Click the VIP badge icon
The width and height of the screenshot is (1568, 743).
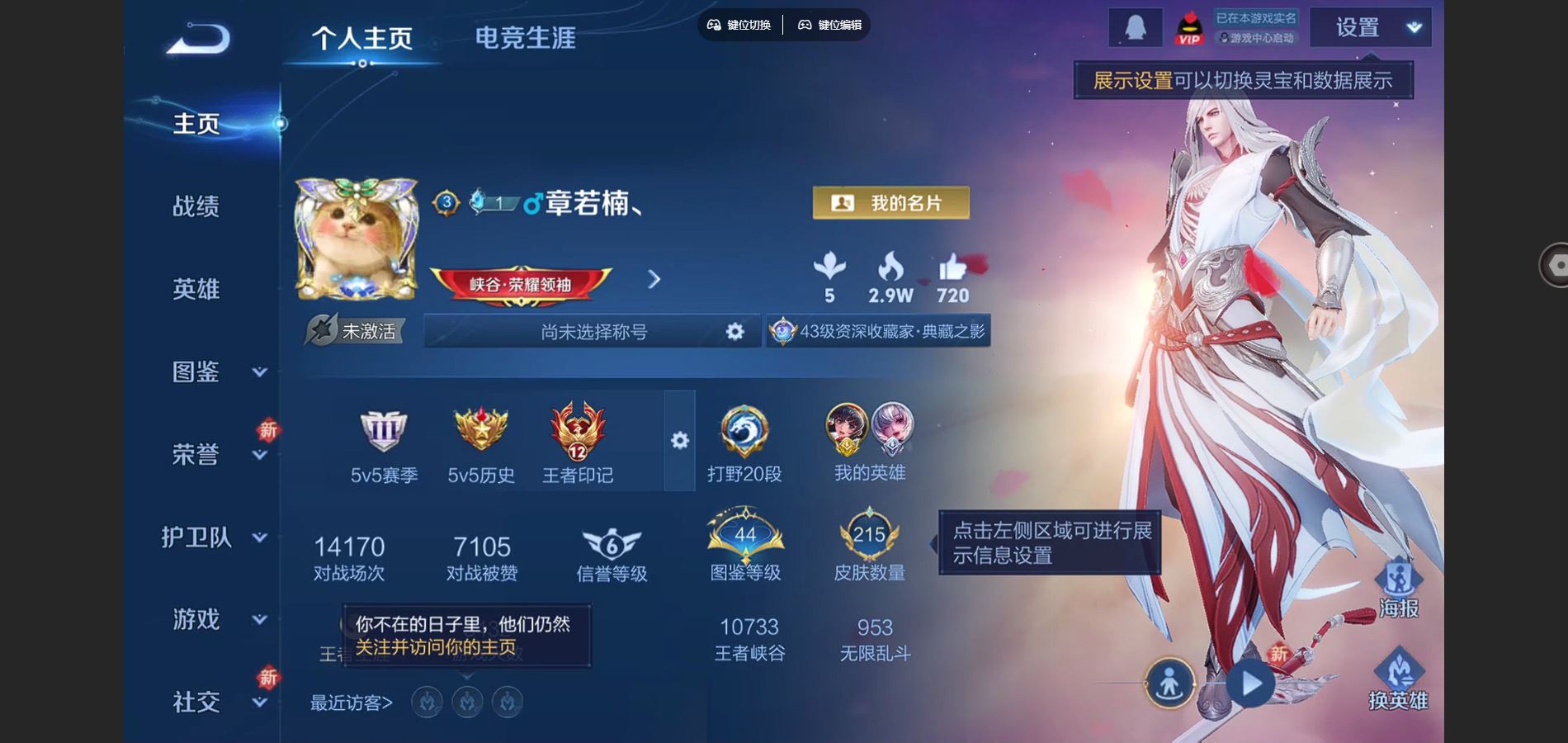1188,27
